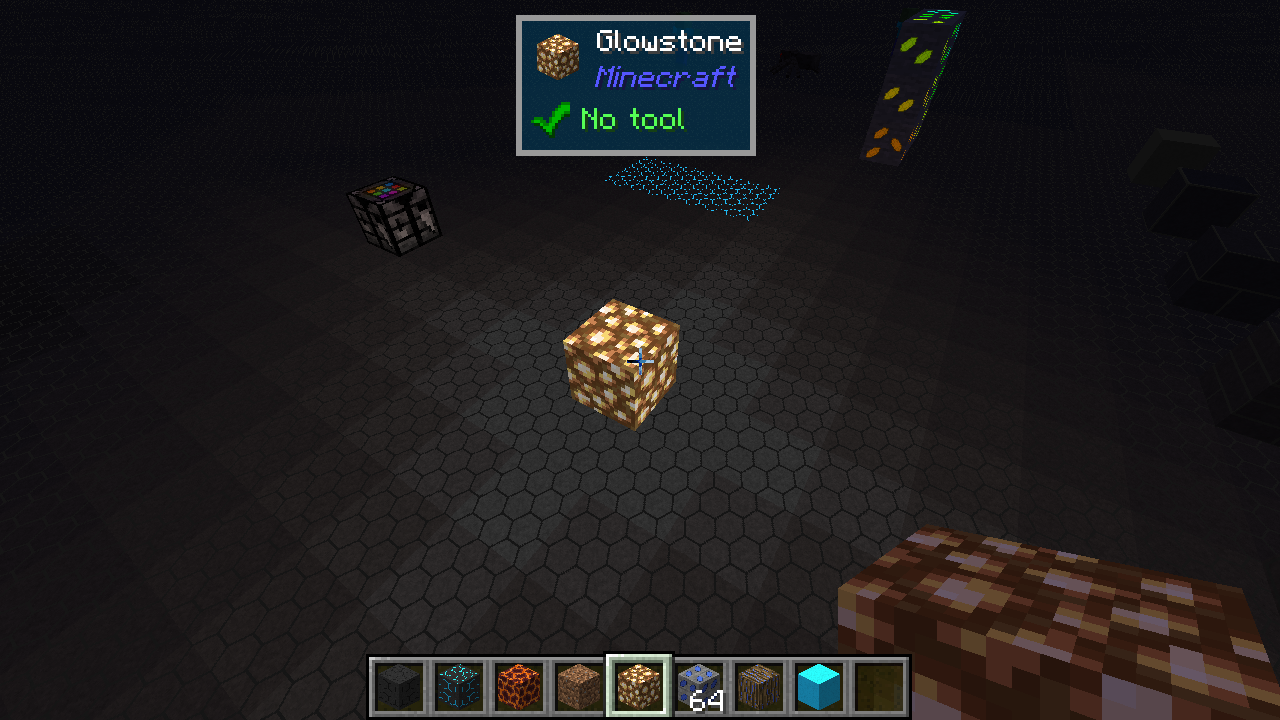Select the blue-streaked wood block slot
The width and height of the screenshot is (1280, 720).
[x=759, y=687]
